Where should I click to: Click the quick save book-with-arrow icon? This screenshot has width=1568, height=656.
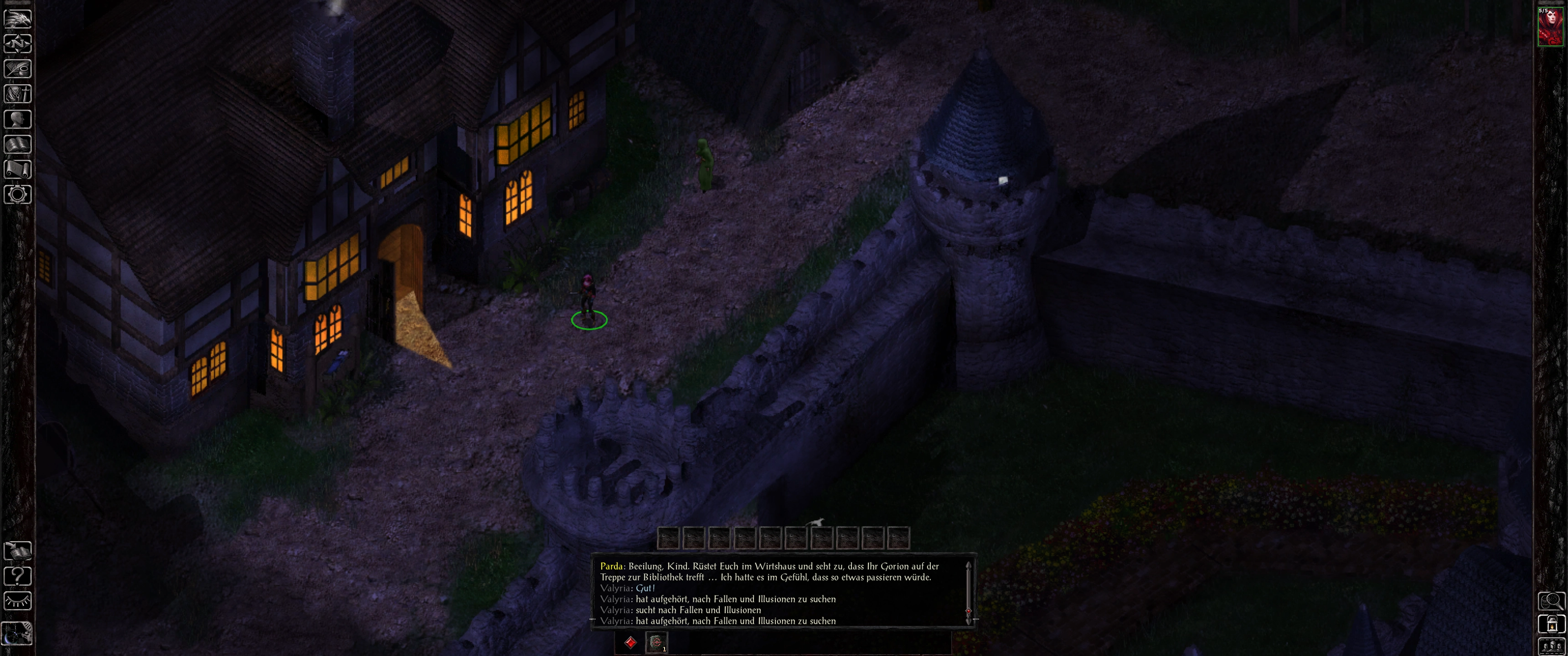[18, 551]
